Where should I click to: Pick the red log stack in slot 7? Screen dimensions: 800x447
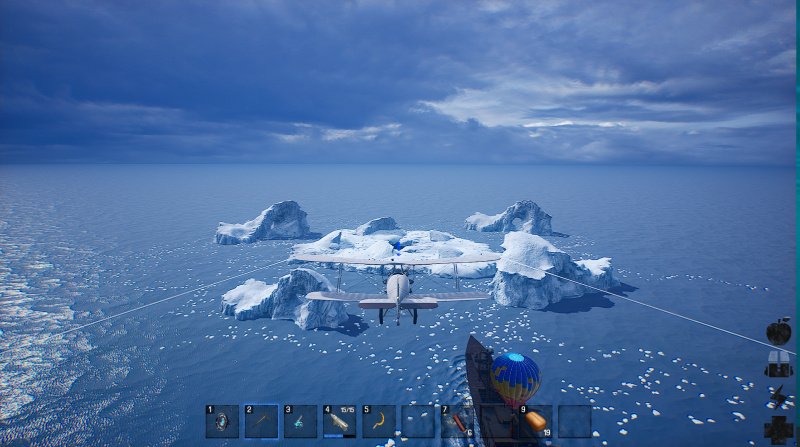457,421
